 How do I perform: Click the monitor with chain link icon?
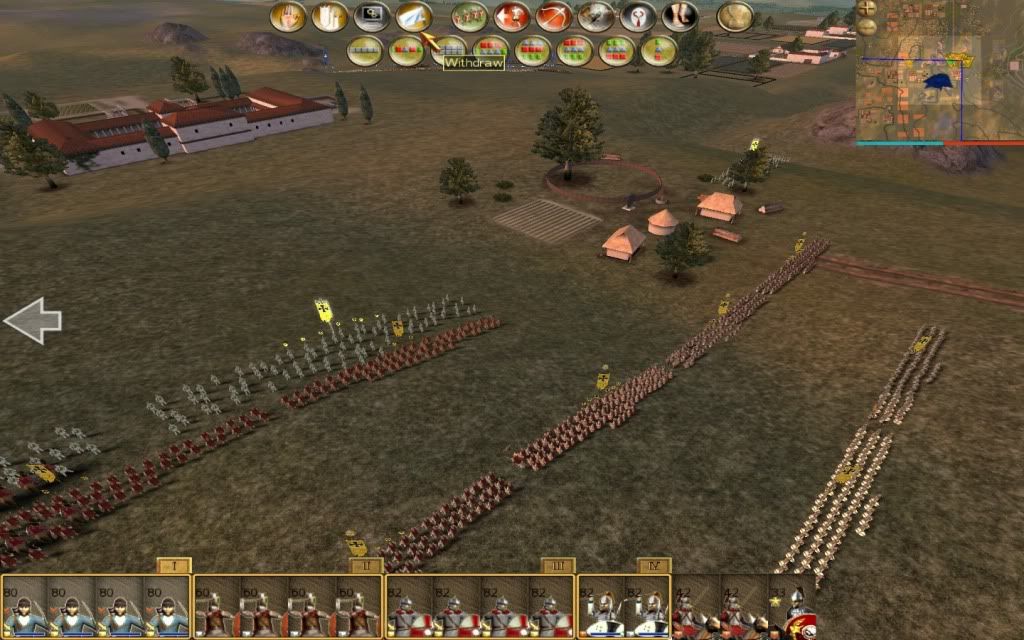[x=371, y=17]
